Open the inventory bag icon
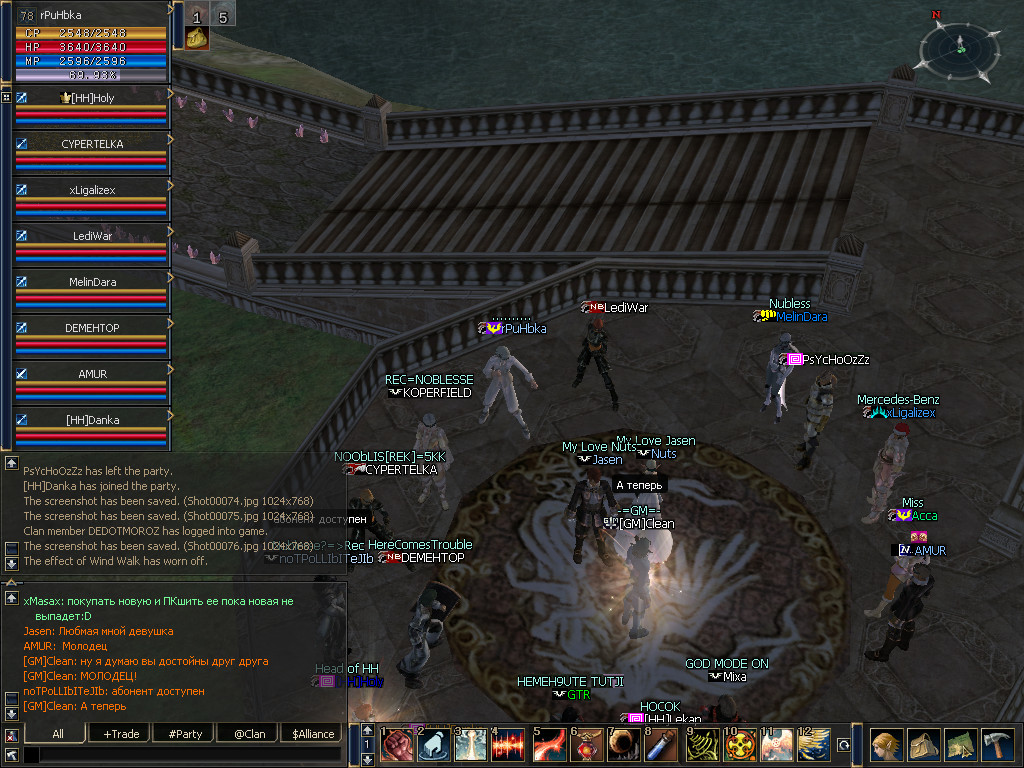This screenshot has height=768, width=1024. [x=922, y=745]
